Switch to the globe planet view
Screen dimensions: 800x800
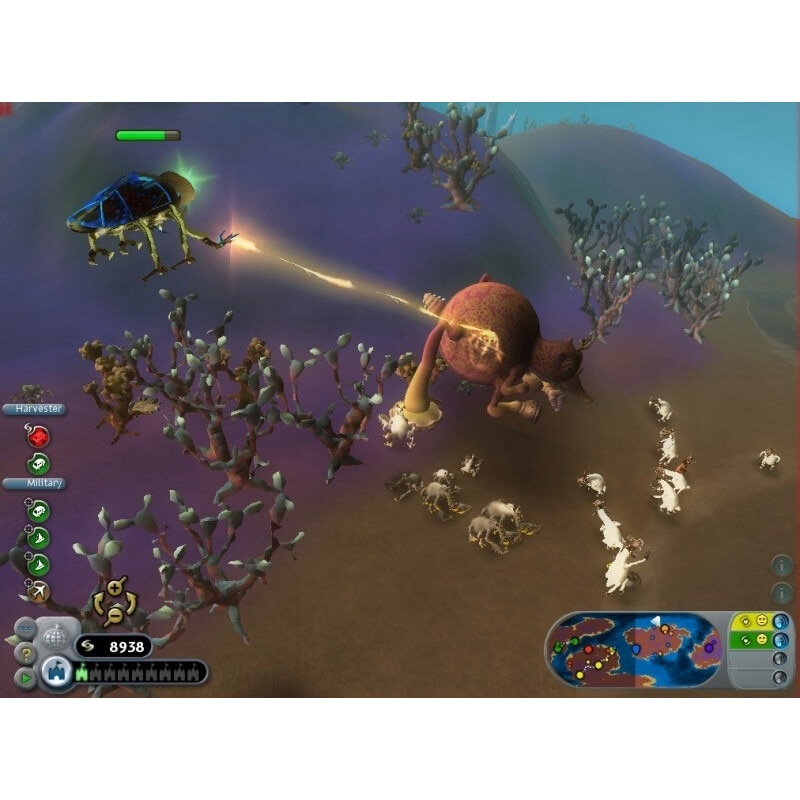[56, 637]
